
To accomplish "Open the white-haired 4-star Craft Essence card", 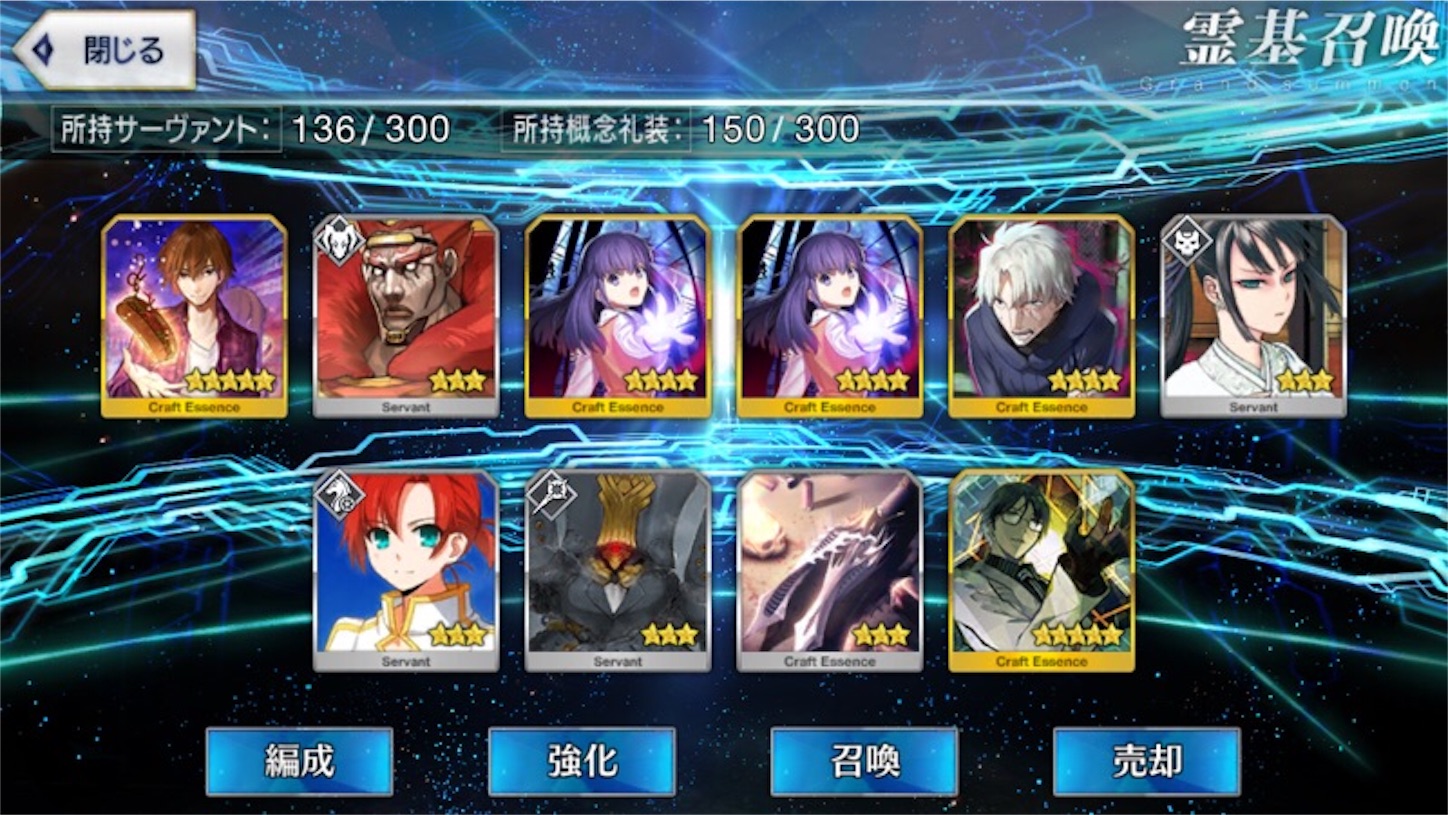I will (1041, 313).
